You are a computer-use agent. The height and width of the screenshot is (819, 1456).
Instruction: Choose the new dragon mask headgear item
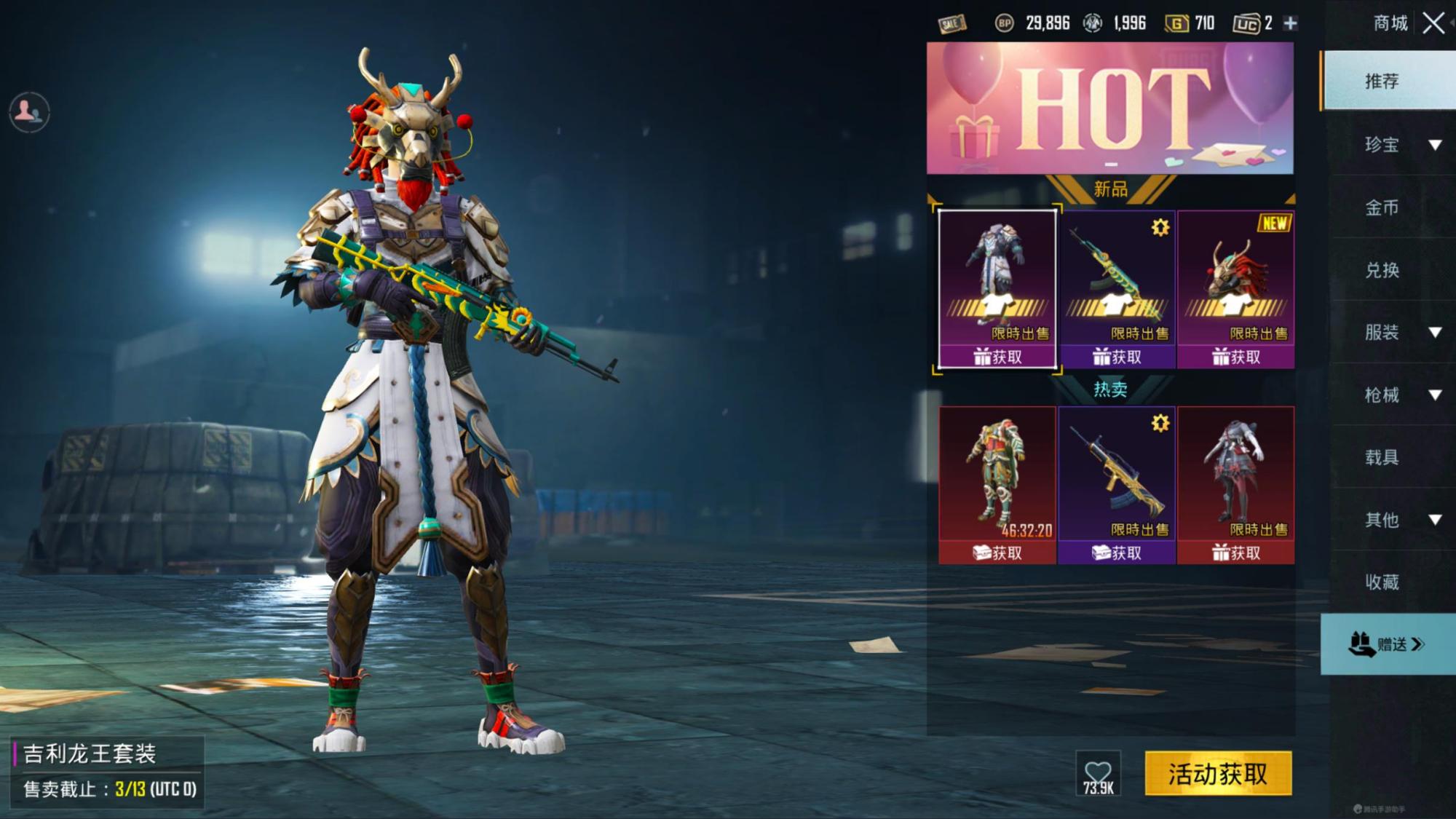[x=1235, y=288]
